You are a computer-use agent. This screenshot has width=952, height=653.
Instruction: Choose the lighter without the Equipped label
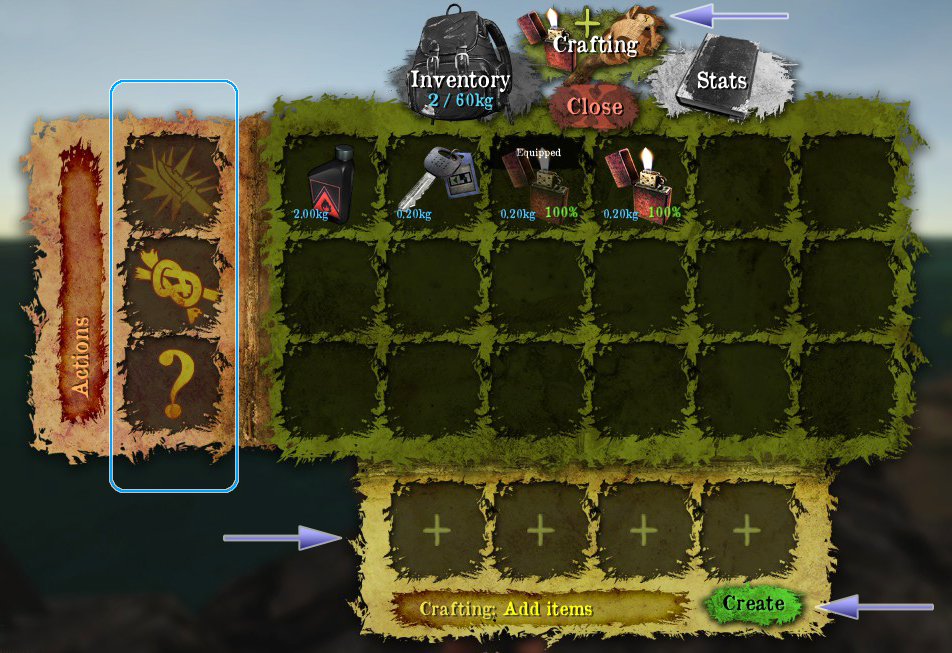point(642,183)
